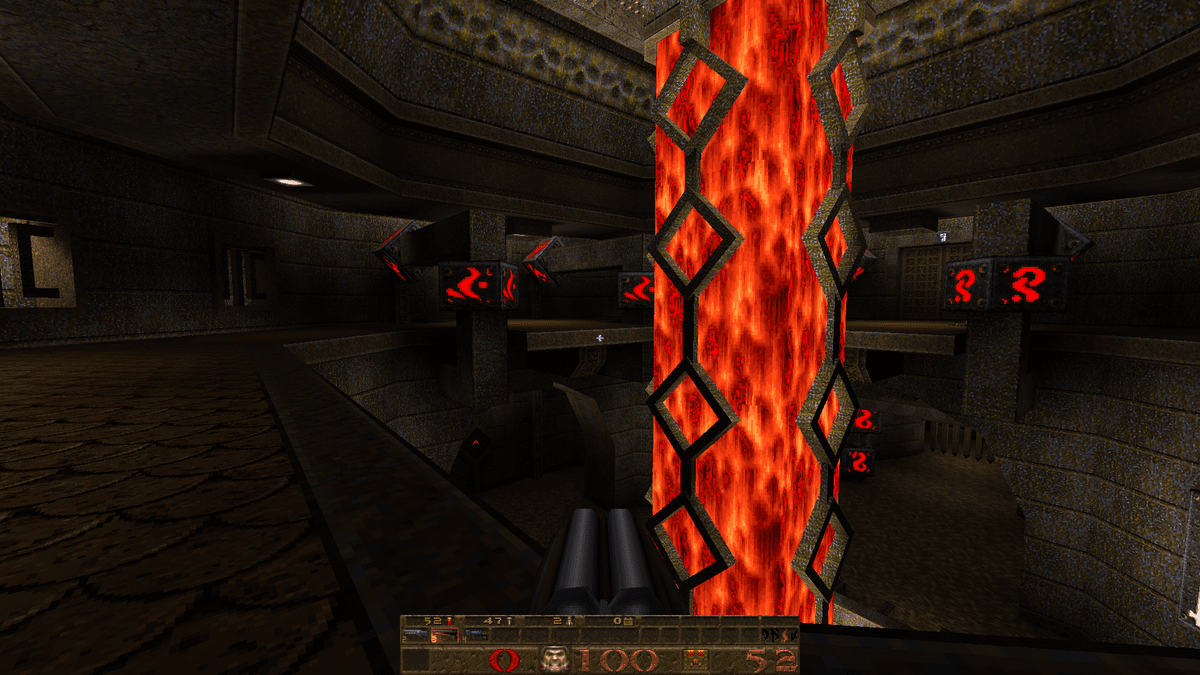
Task: Select the highlighted super shotgun slot
Action: (x=447, y=635)
